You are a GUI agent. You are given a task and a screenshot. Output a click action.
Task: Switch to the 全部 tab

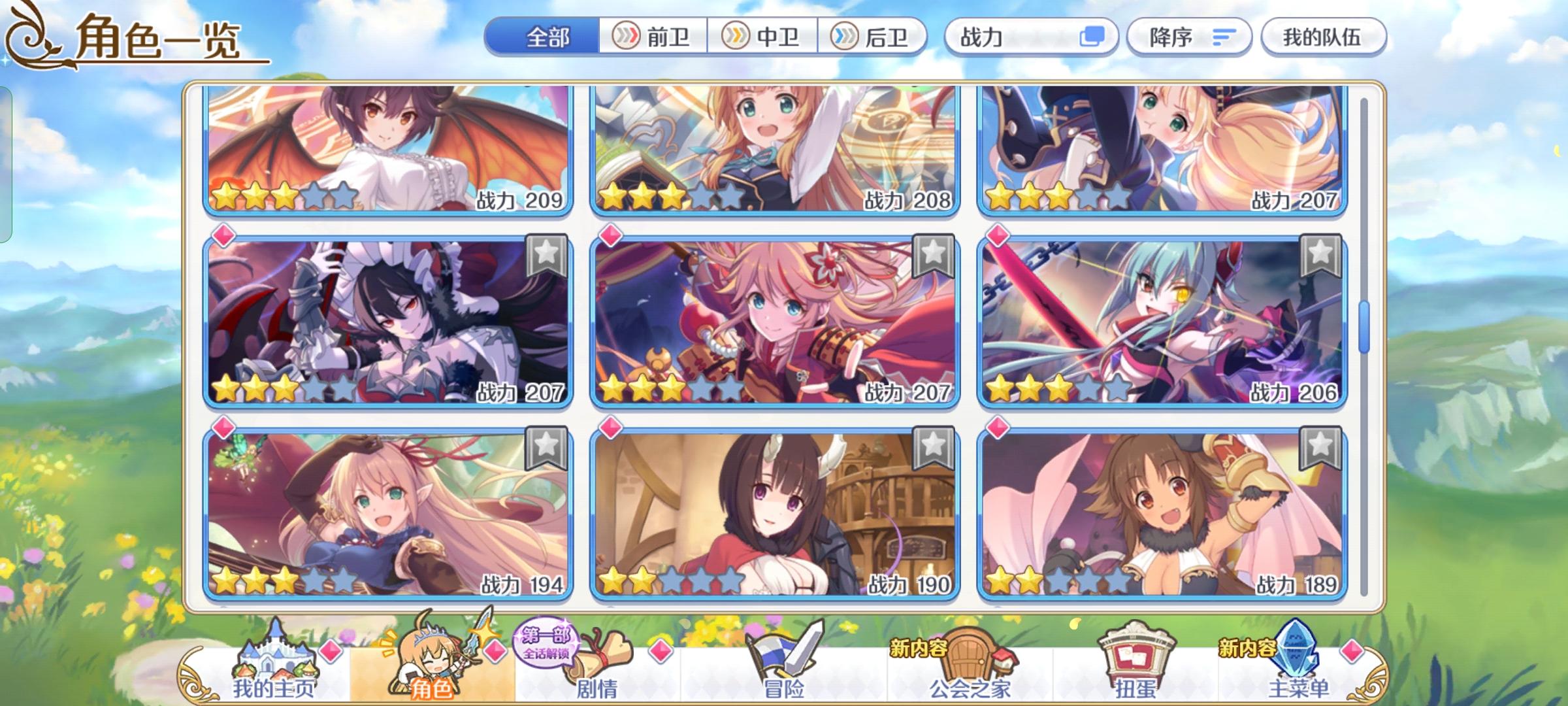point(547,37)
